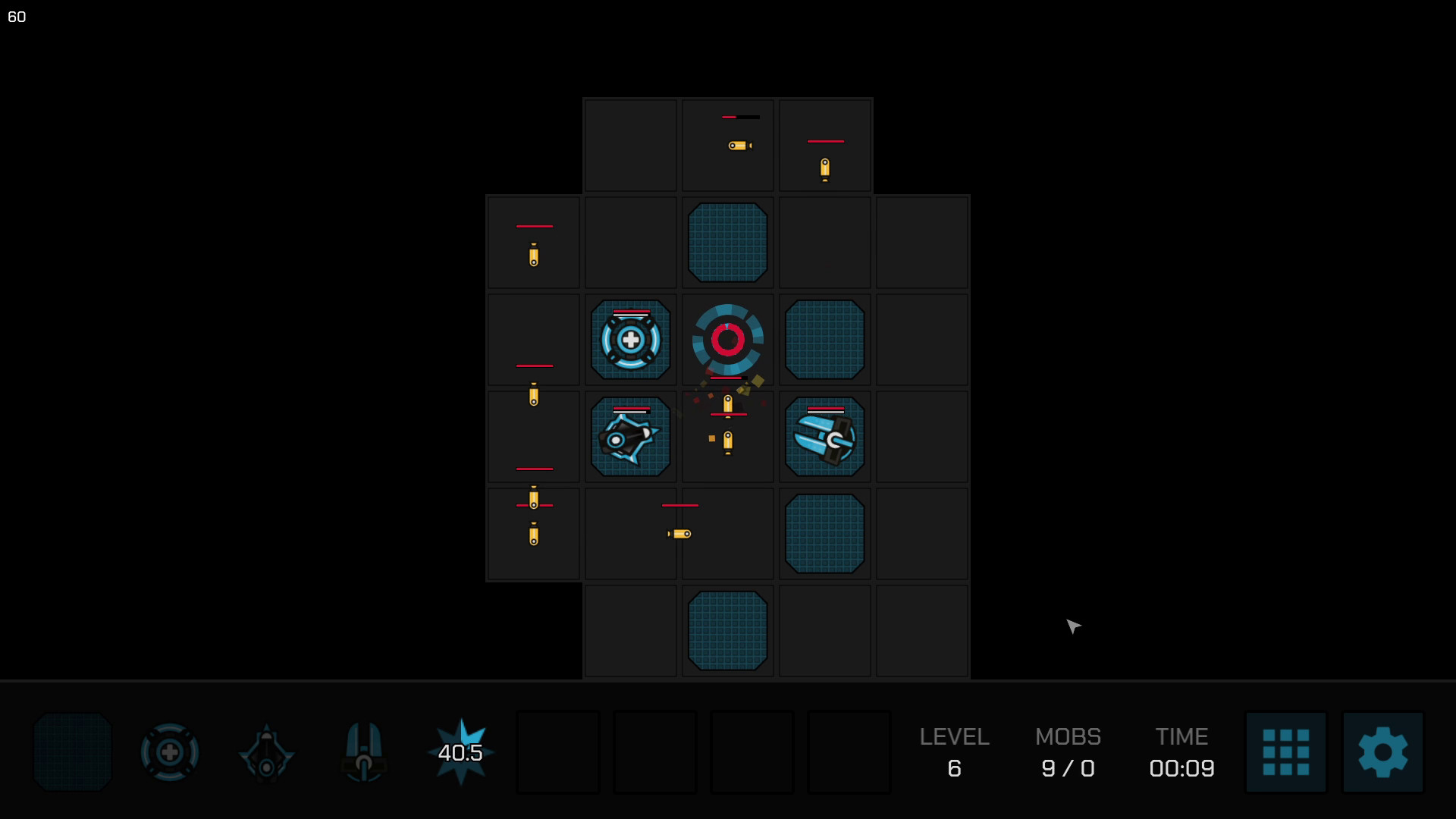This screenshot has height=819, width=1456.
Task: Click the first empty inventory slot beside the star
Action: click(558, 752)
